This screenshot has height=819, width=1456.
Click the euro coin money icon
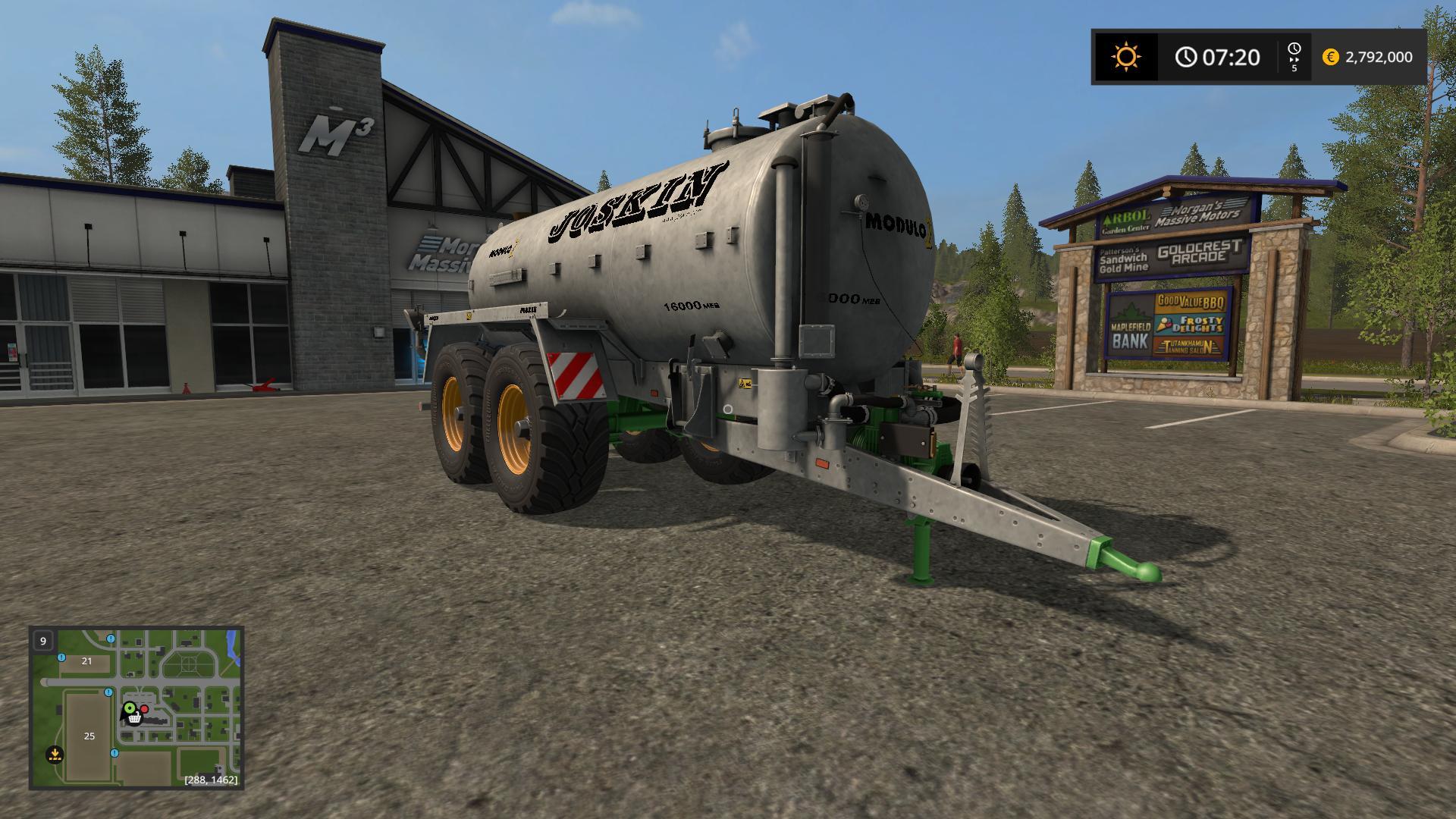point(1330,57)
